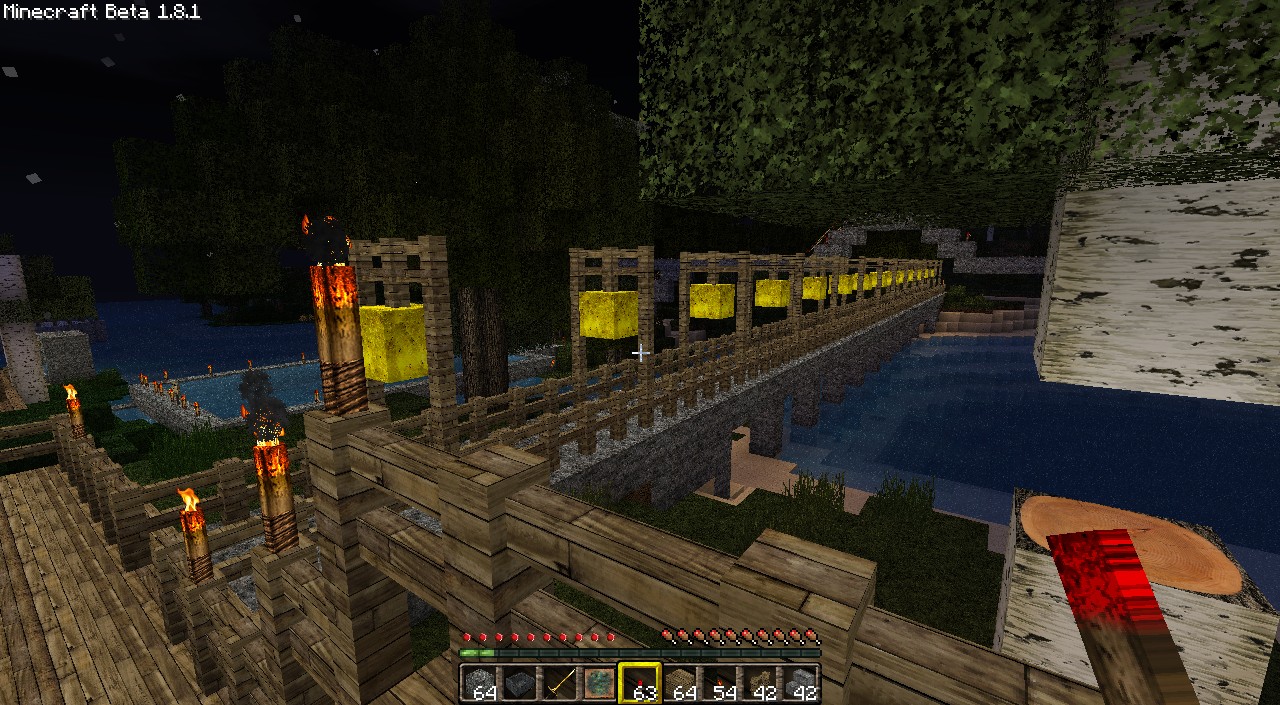Select the thin golden rod tool slot
This screenshot has height=705, width=1280.
[x=559, y=683]
